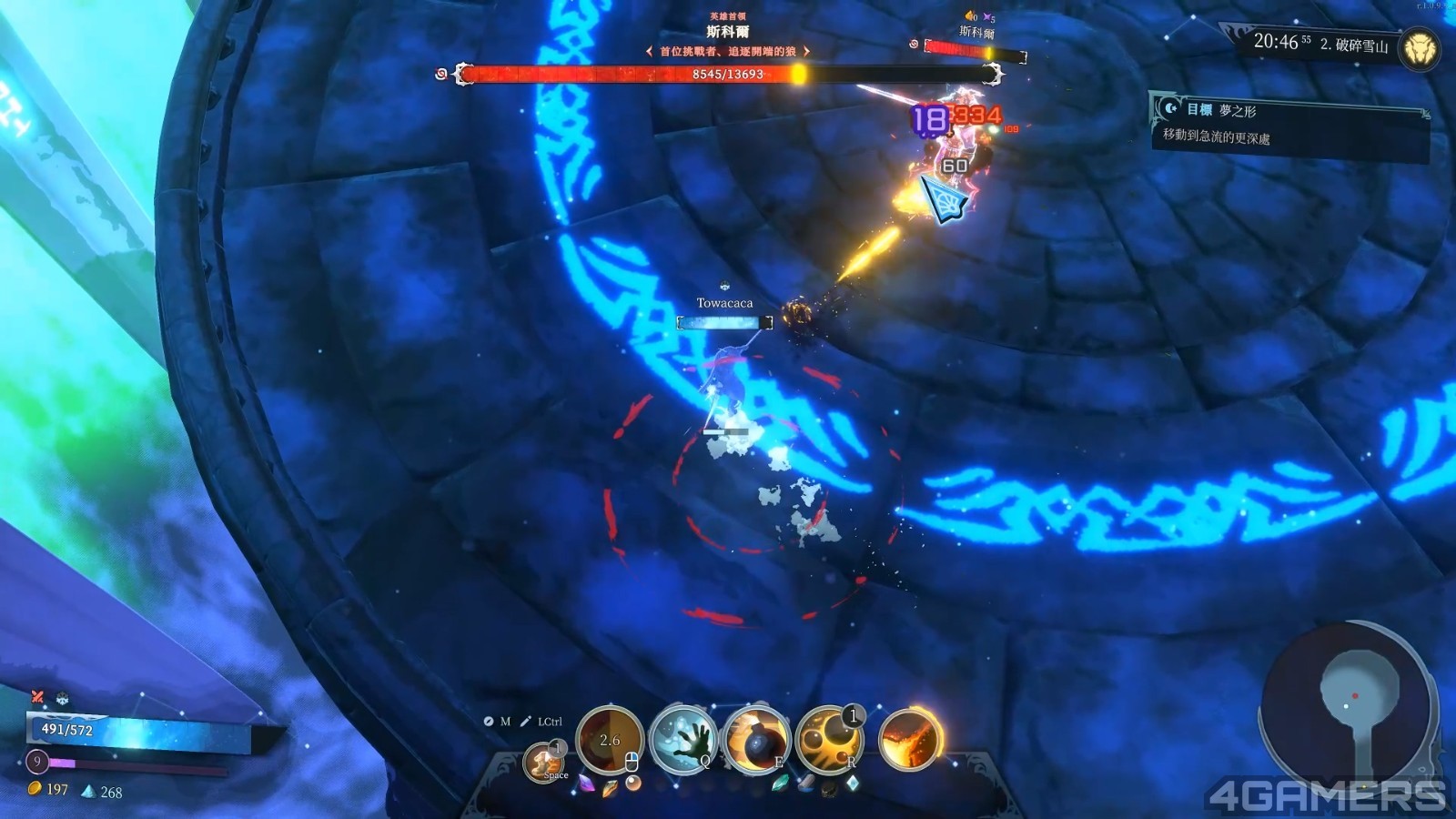Select the 夢之形 objective tracker
This screenshot has height=819, width=1456.
click(1288, 124)
